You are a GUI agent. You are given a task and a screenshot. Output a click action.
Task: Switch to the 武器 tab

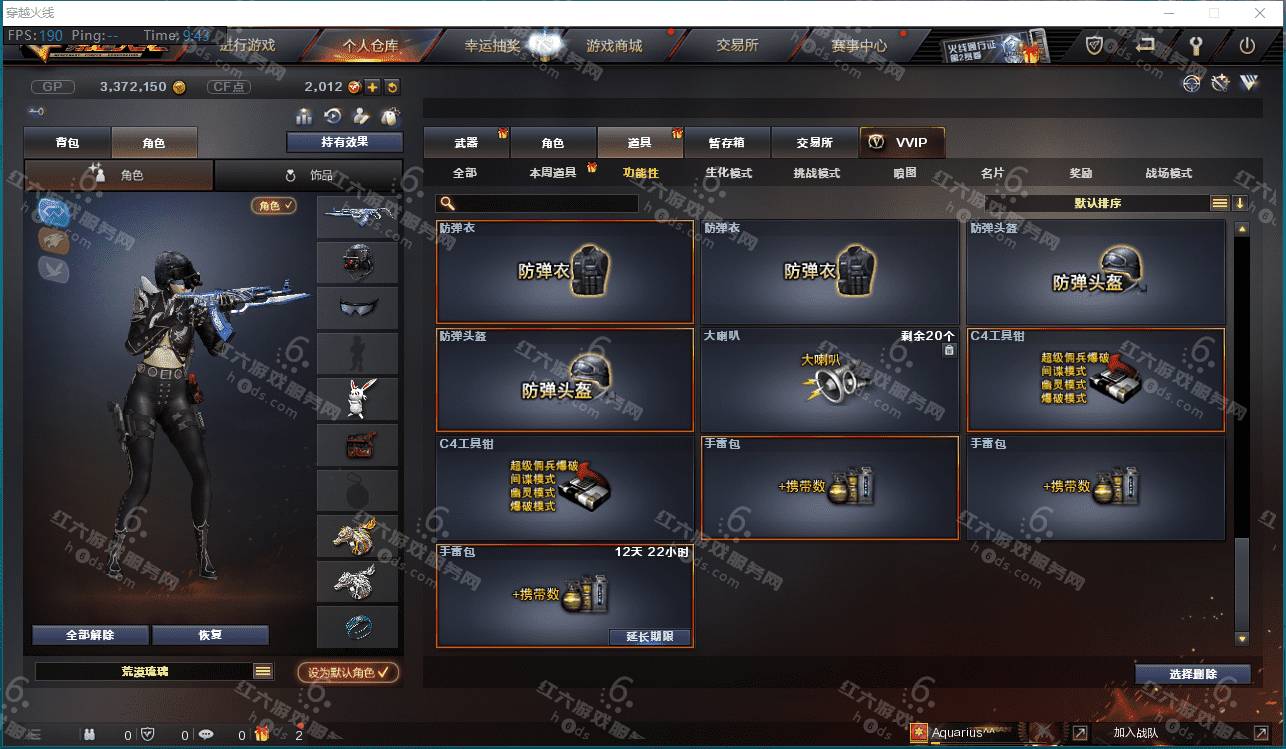point(466,143)
